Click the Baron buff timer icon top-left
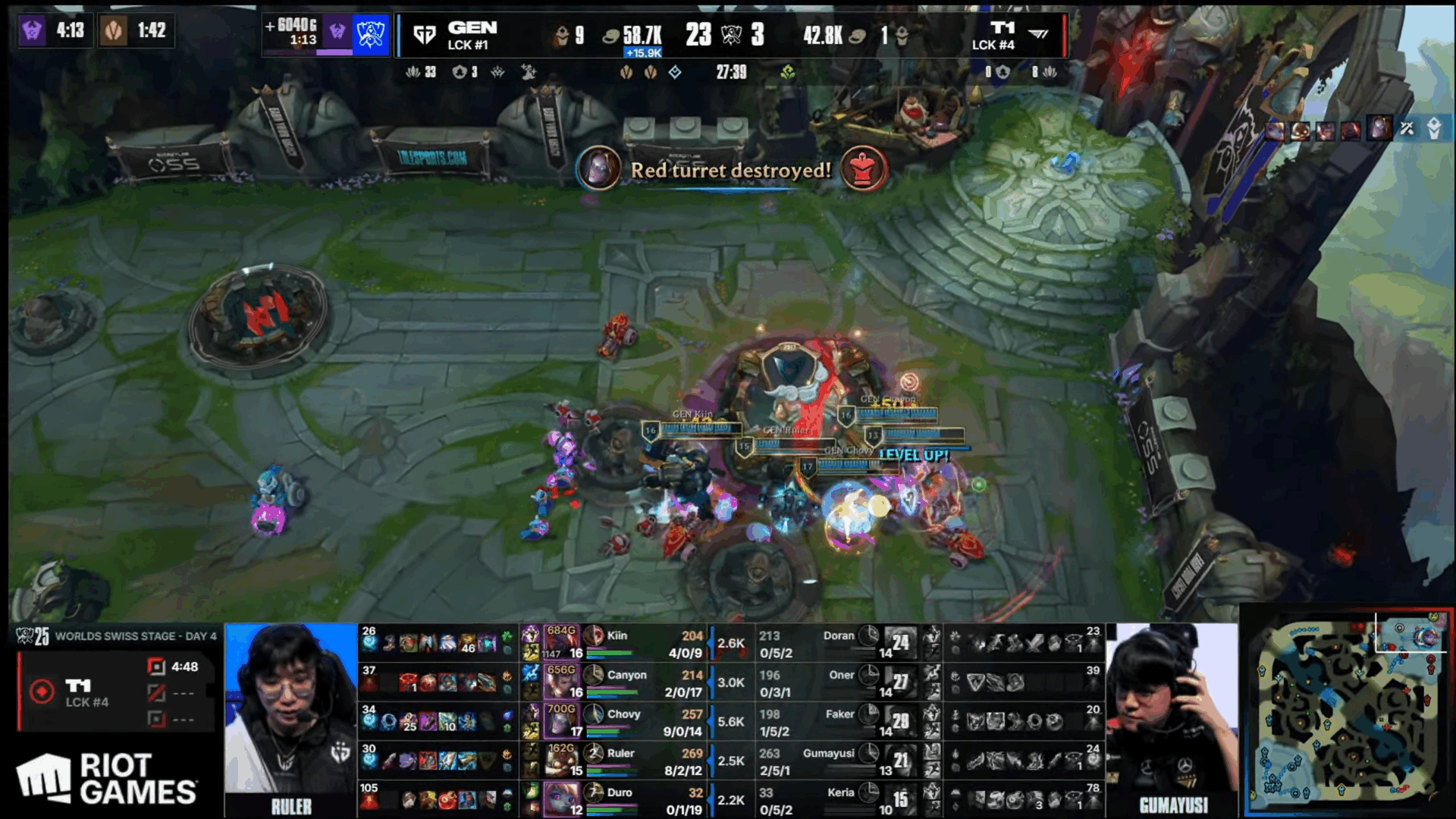Image resolution: width=1456 pixels, height=819 pixels. (33, 30)
